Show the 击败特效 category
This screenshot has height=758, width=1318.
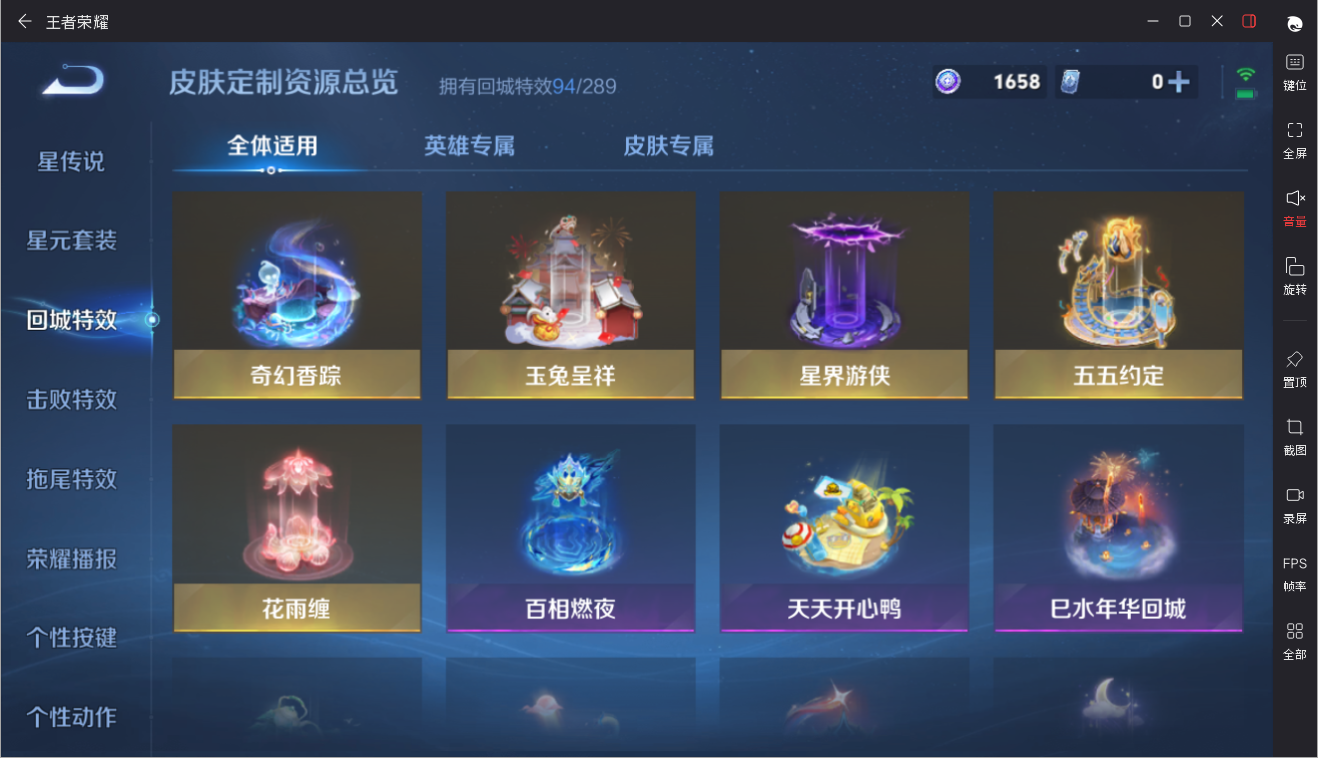[x=71, y=399]
